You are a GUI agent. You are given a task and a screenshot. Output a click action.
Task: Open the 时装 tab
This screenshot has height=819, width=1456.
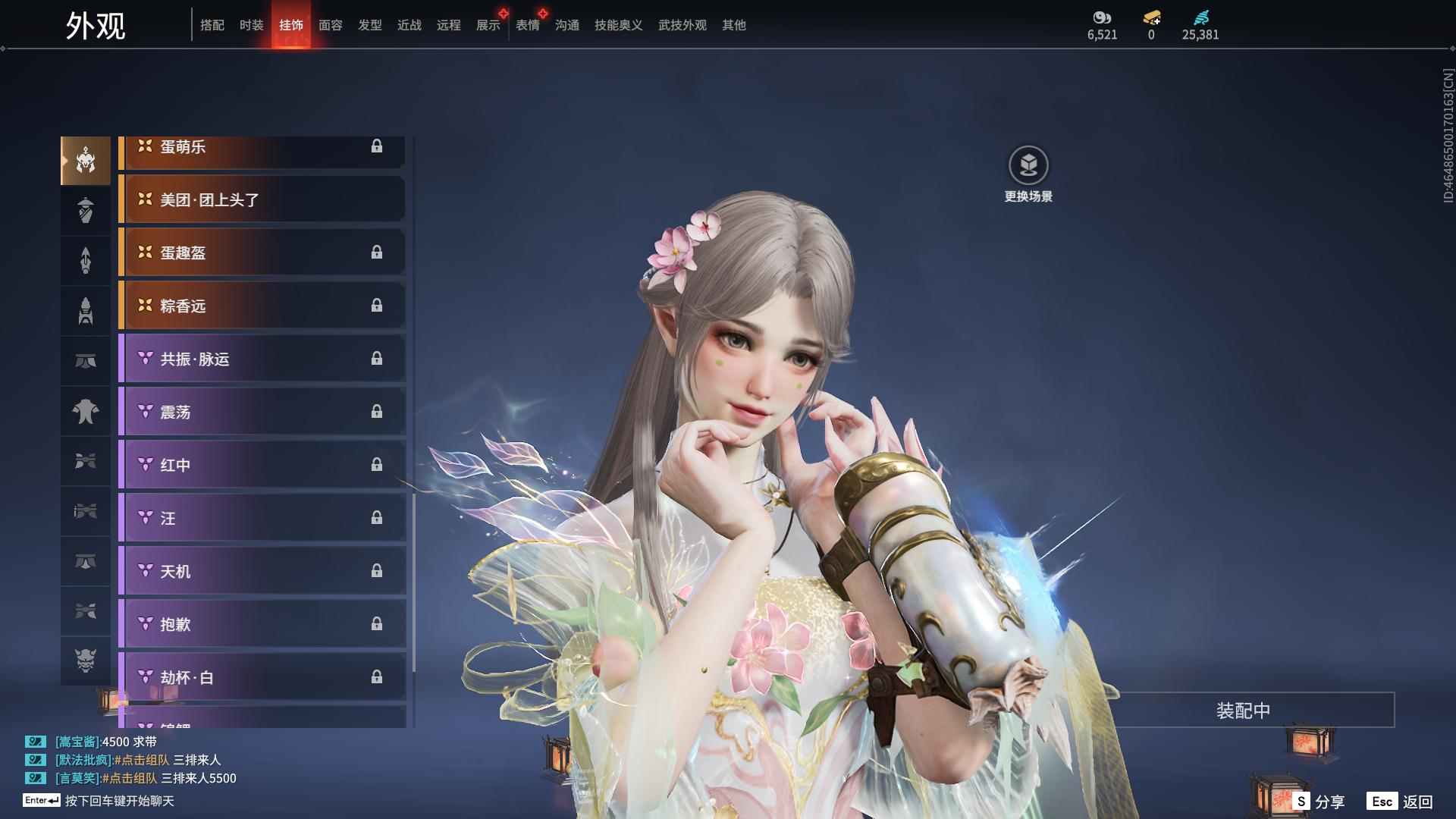(x=251, y=25)
